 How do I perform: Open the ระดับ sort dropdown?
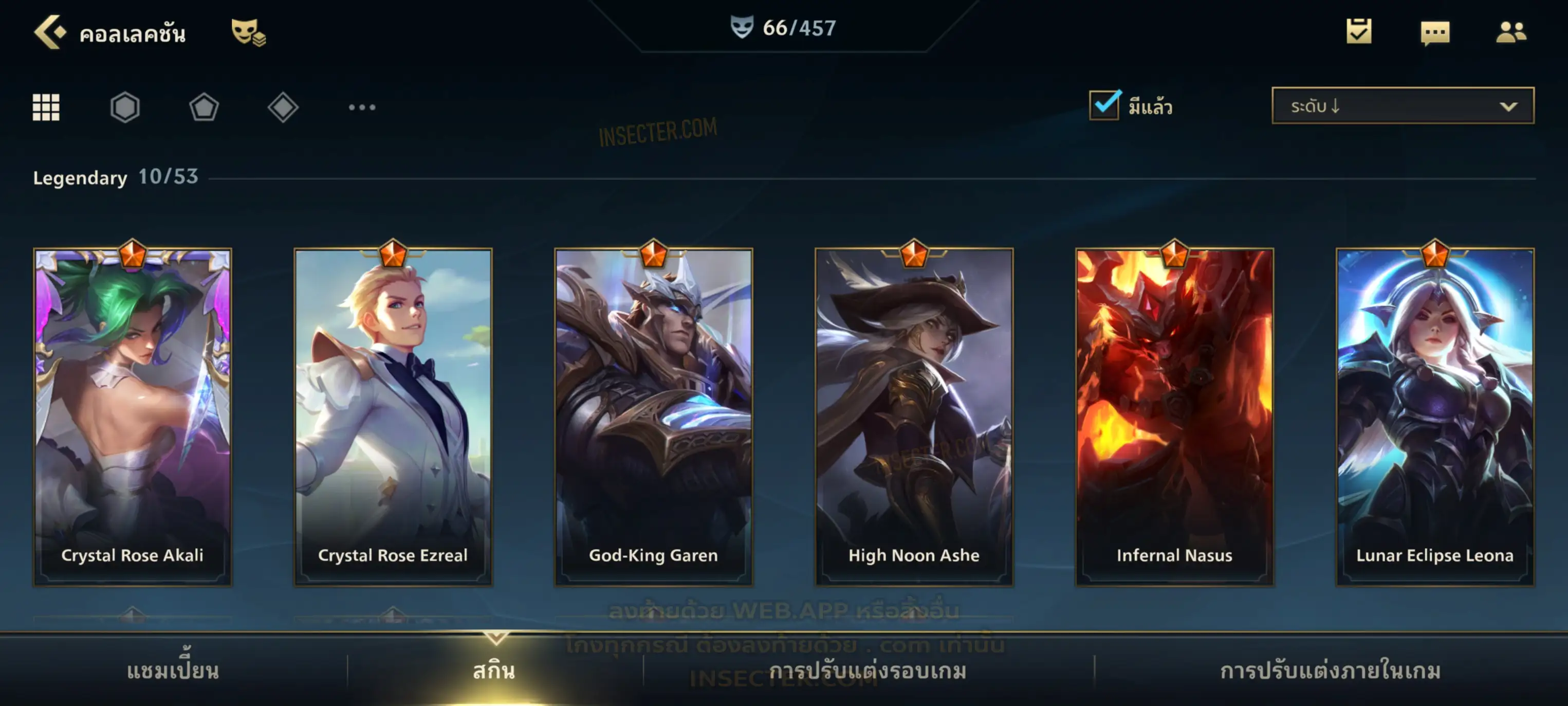[x=1402, y=106]
